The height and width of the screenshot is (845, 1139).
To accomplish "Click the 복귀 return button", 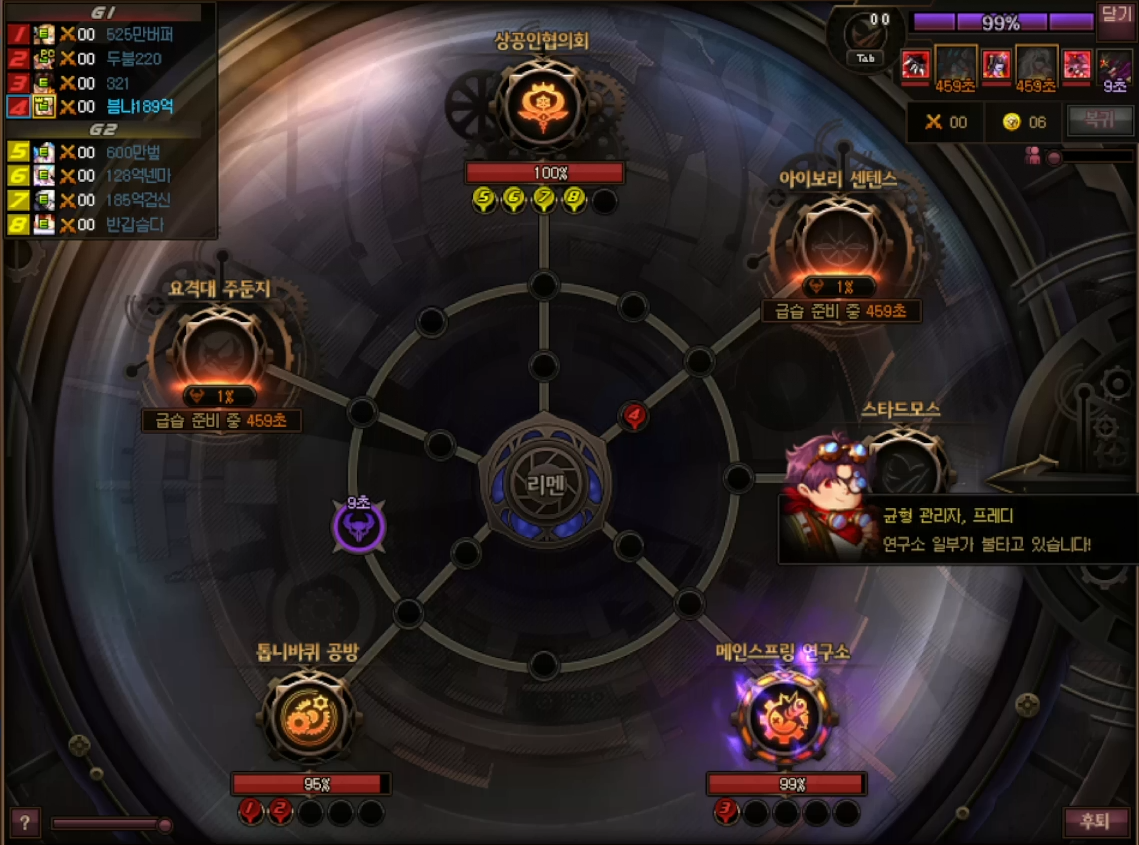I will (x=1091, y=120).
